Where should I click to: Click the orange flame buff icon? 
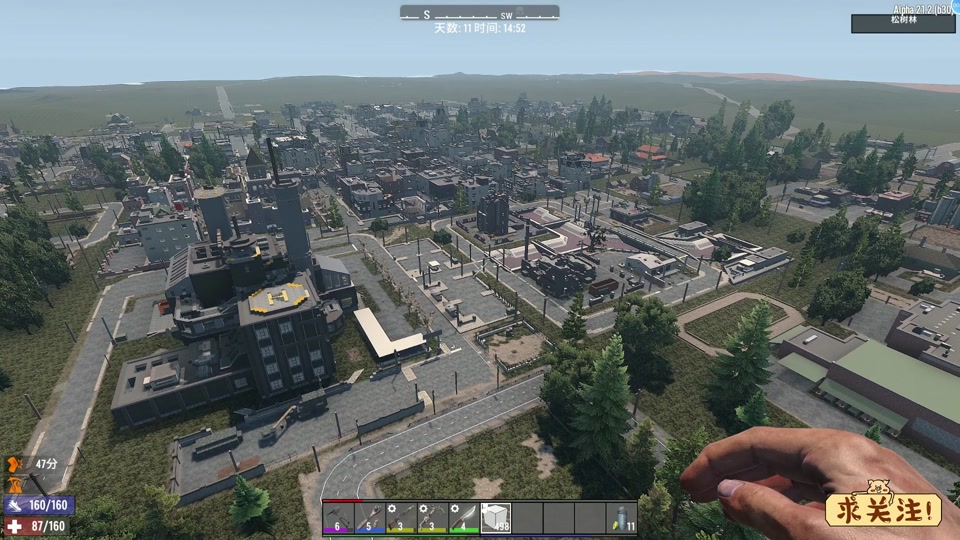tap(14, 483)
